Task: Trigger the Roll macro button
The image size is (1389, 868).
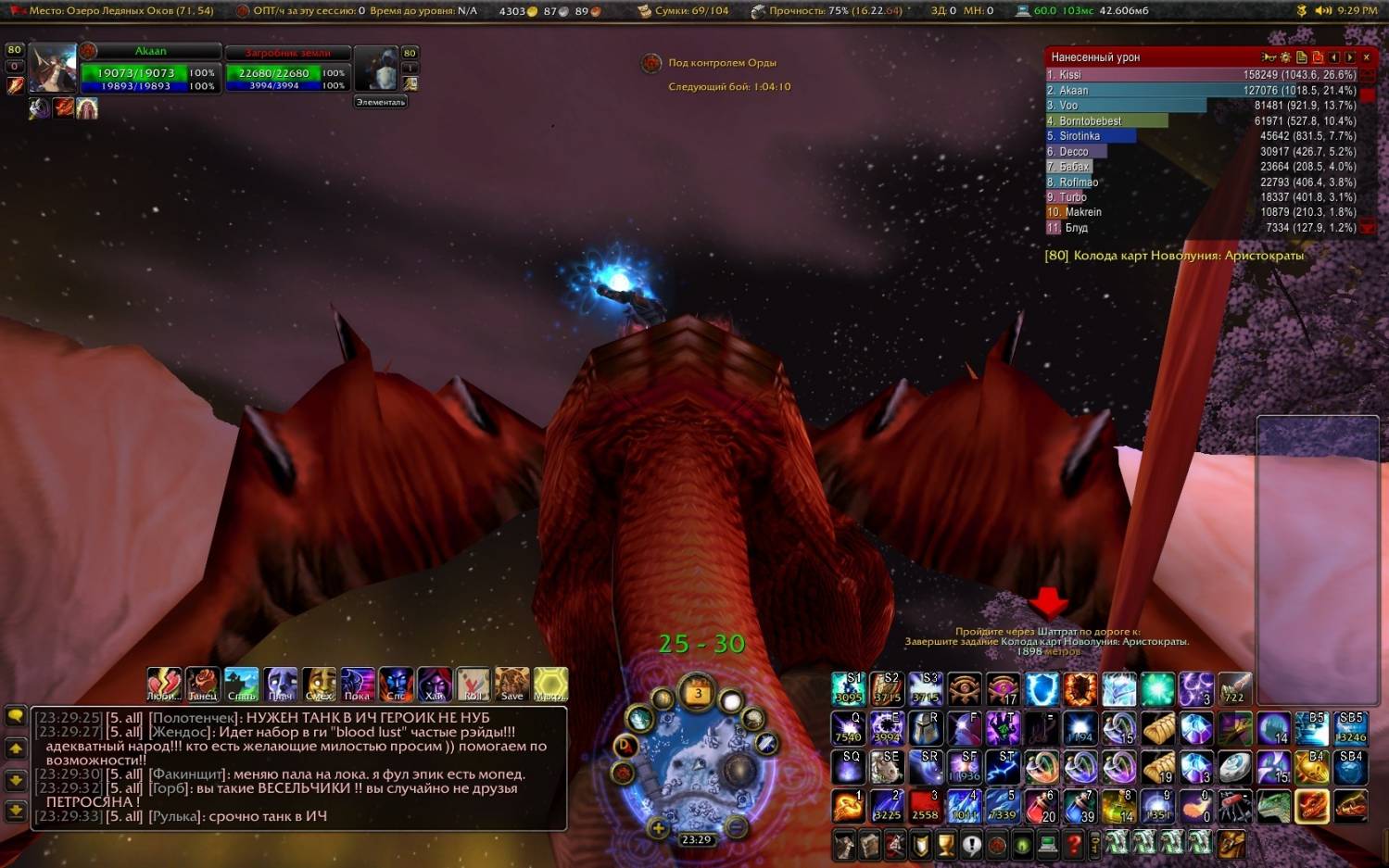Action: pyautogui.click(x=473, y=684)
